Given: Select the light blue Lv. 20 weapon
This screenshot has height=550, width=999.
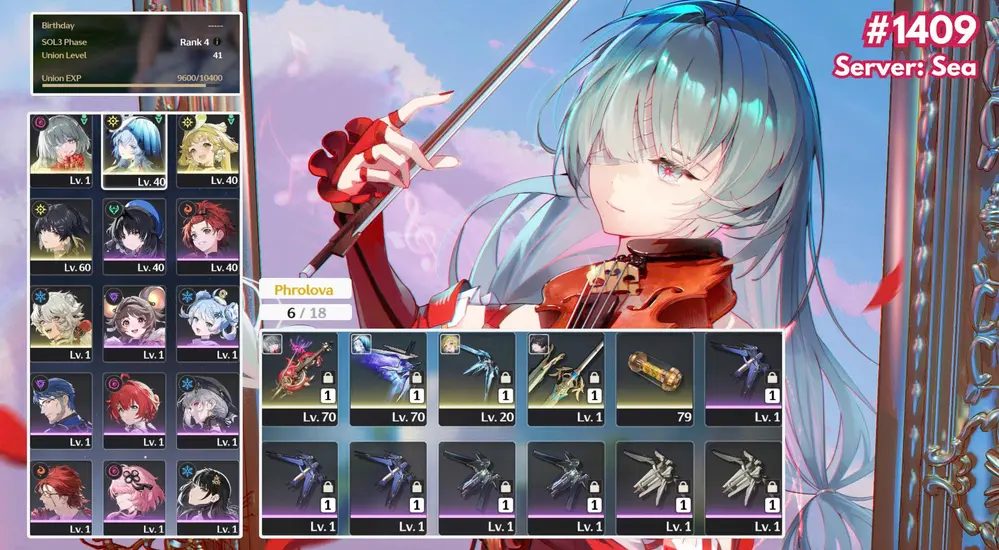Looking at the screenshot, I should pos(478,378).
